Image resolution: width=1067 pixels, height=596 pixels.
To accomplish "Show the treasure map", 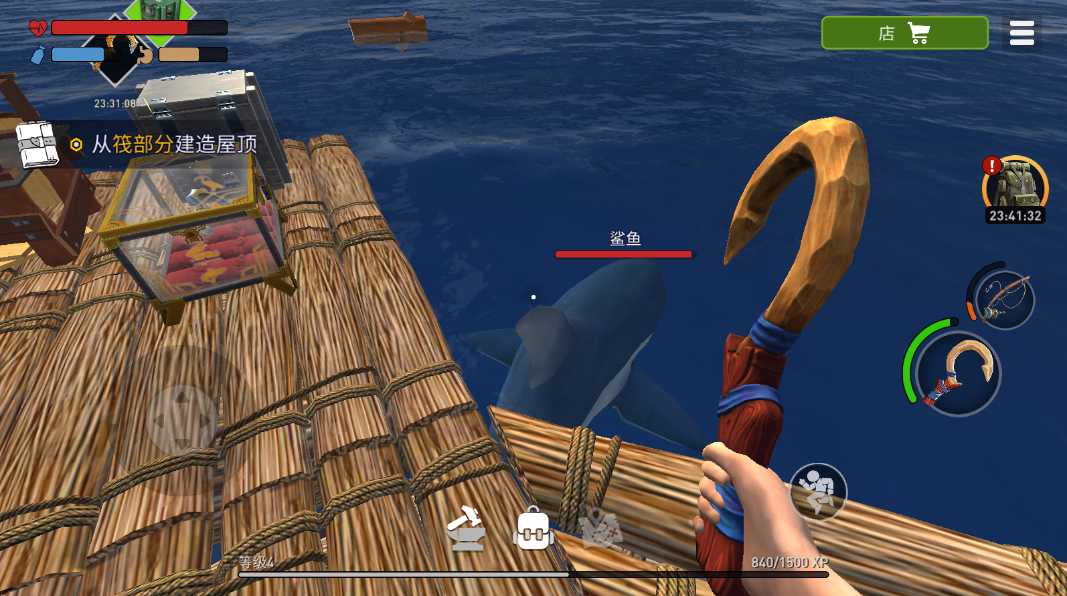I will [x=602, y=528].
